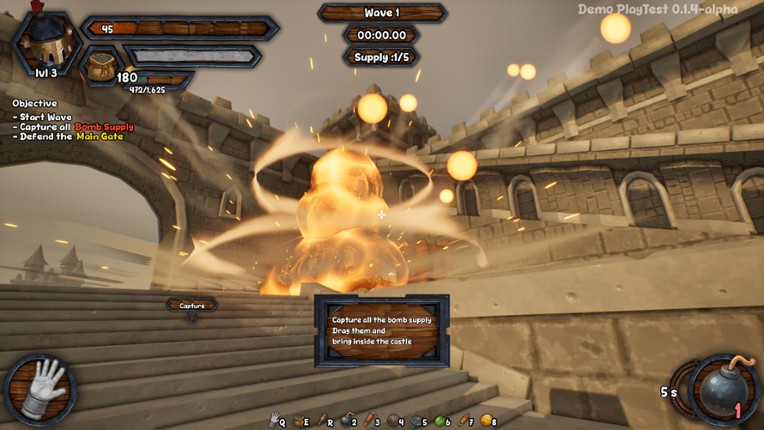The image size is (764, 430).
Task: Pick the black bomb hotbar slot
Action: coord(345,421)
